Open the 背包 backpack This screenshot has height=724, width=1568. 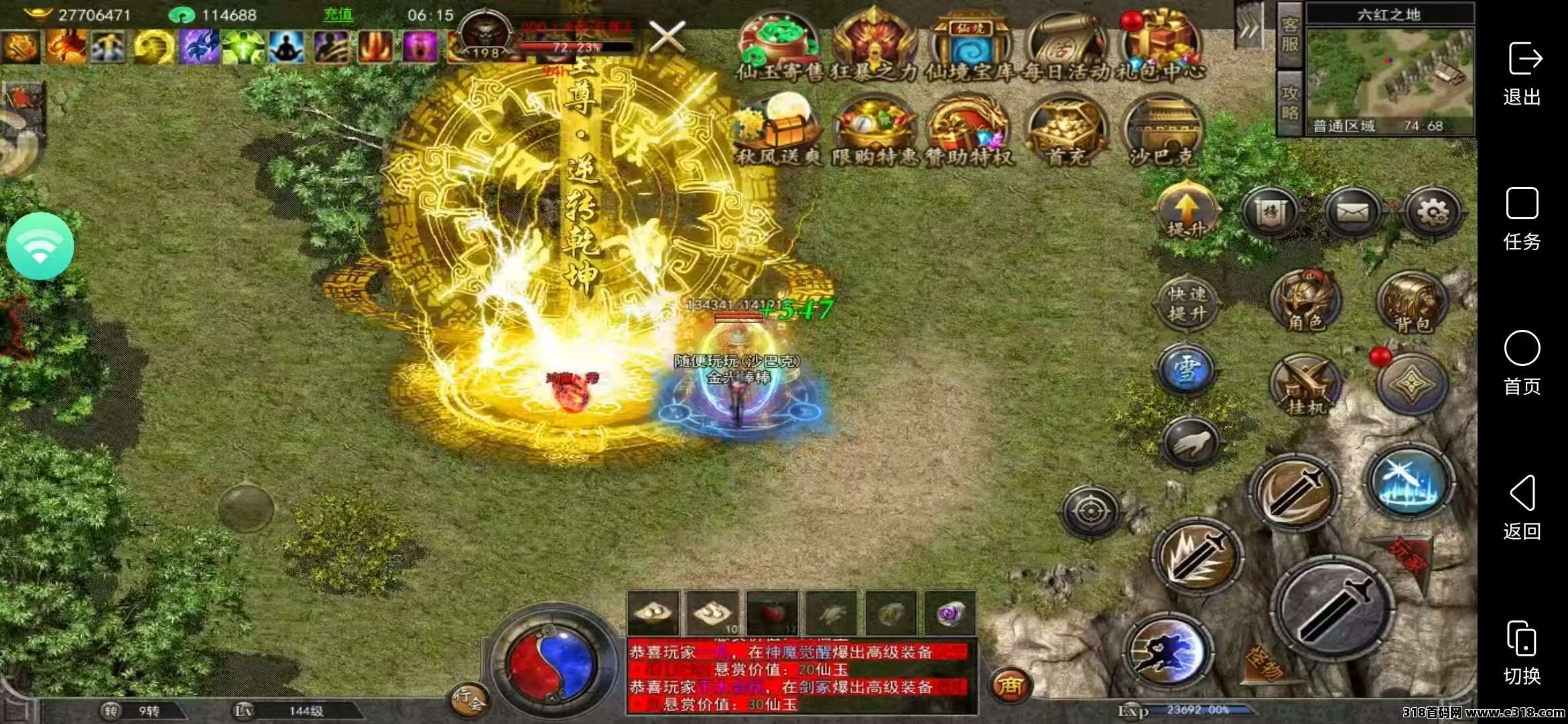point(1412,302)
